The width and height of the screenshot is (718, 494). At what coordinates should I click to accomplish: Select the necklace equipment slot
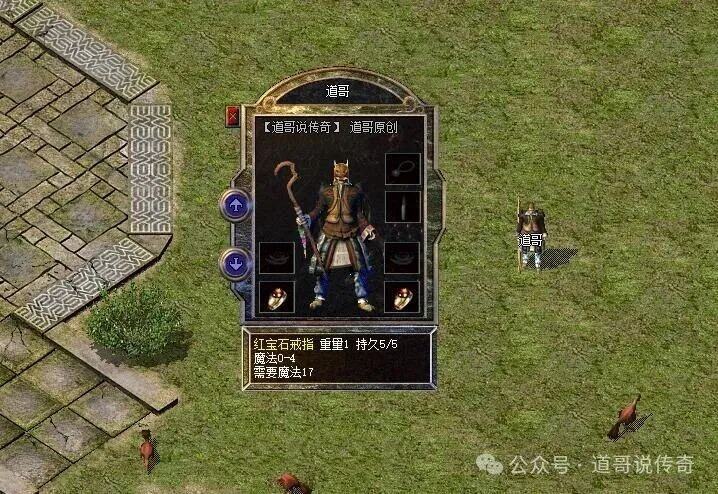pos(402,168)
